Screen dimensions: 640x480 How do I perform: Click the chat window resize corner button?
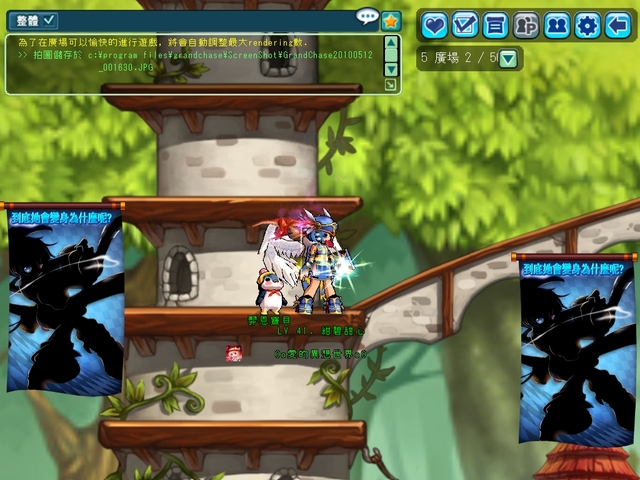tap(390, 85)
